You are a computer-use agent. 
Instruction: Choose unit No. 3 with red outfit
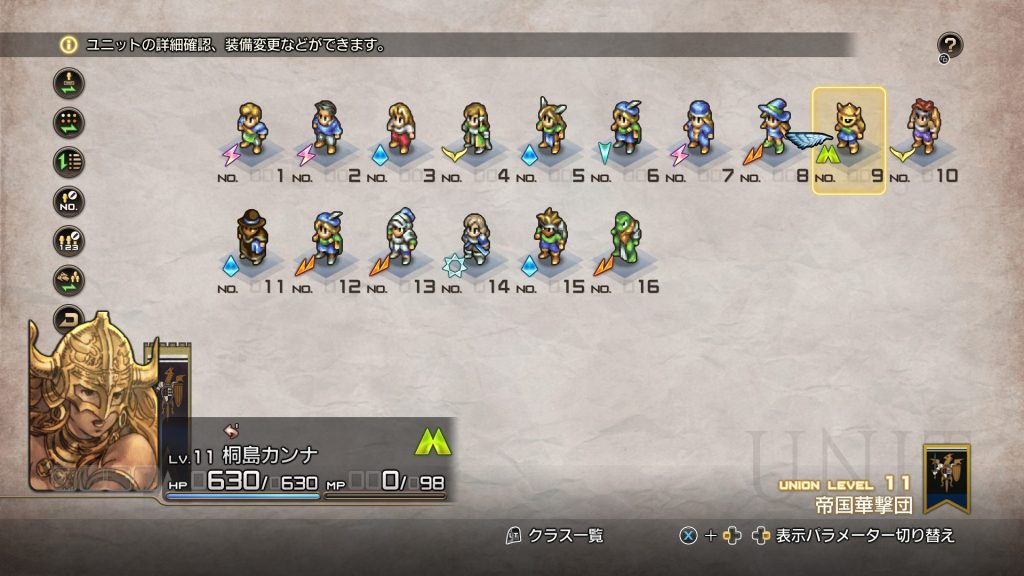coord(401,130)
